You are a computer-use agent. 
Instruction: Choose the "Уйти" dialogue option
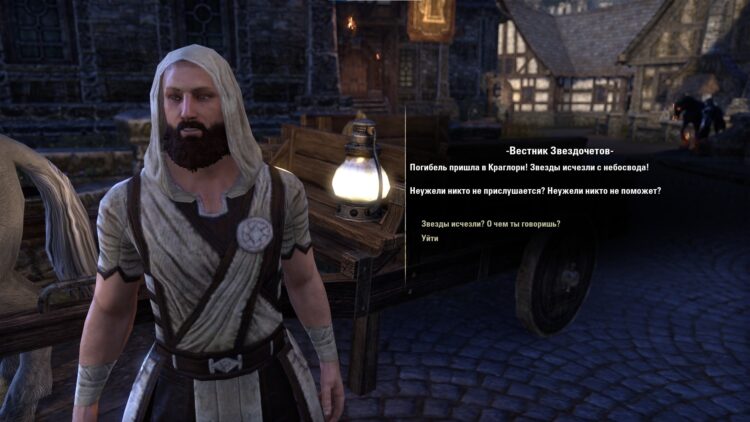(x=430, y=238)
